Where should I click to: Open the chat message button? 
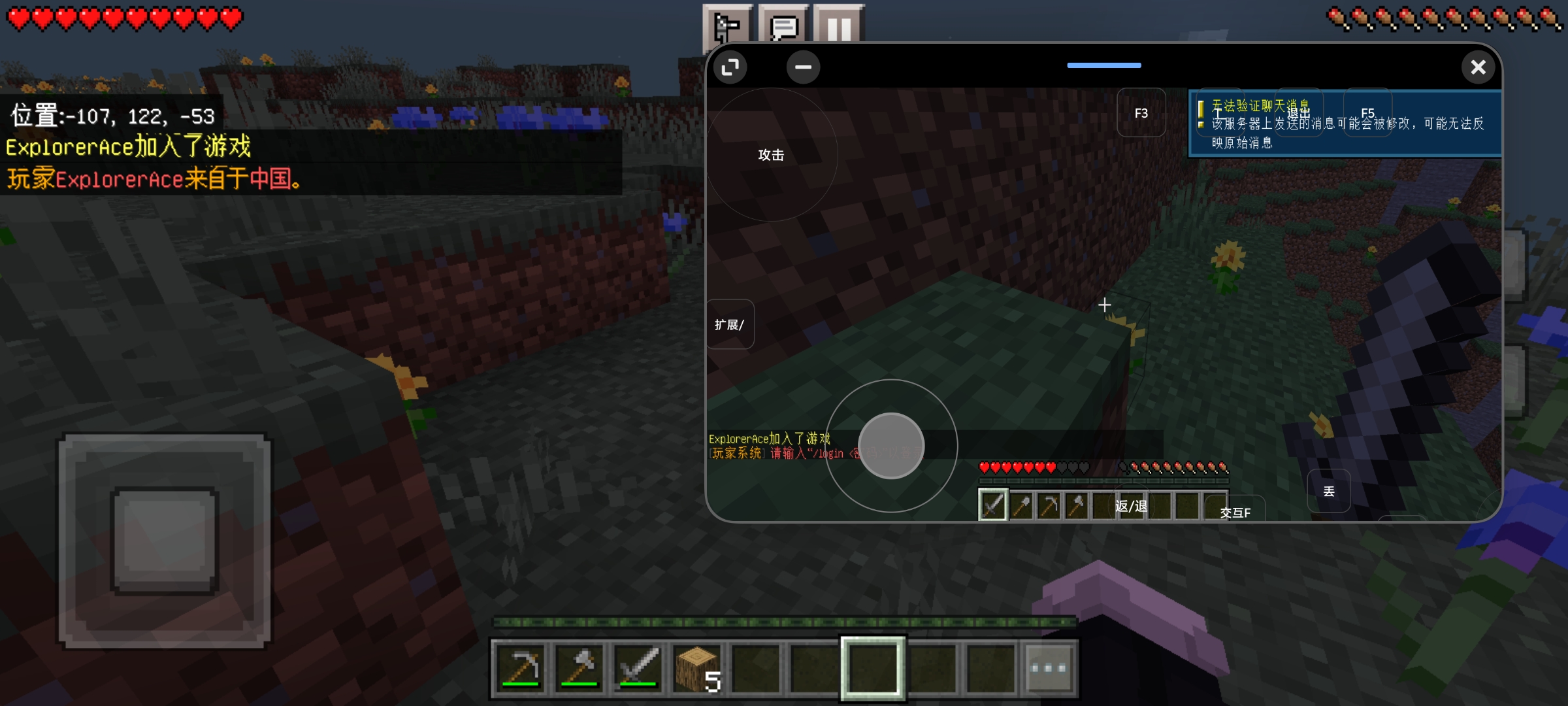783,27
